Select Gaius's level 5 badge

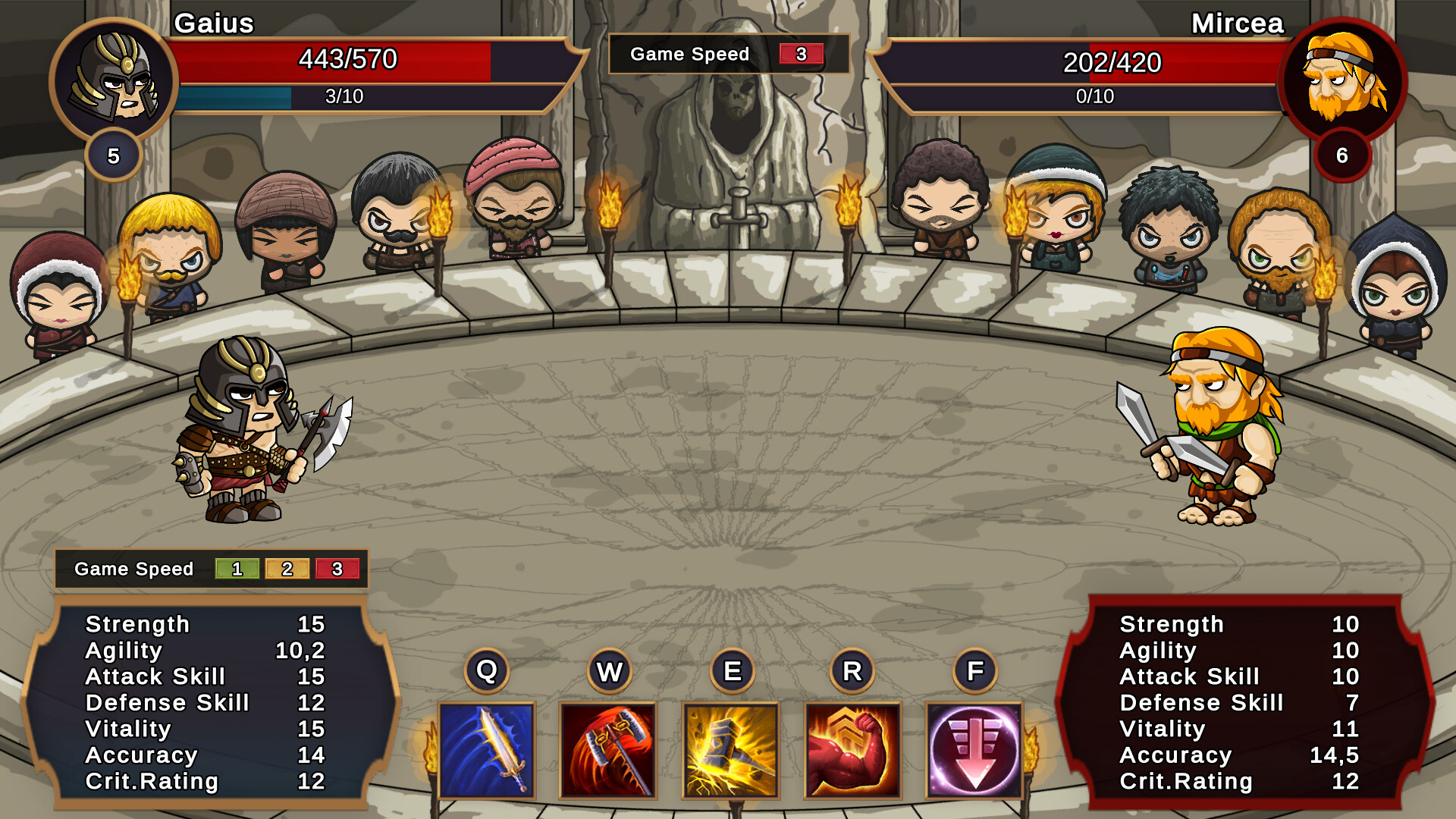(x=114, y=155)
